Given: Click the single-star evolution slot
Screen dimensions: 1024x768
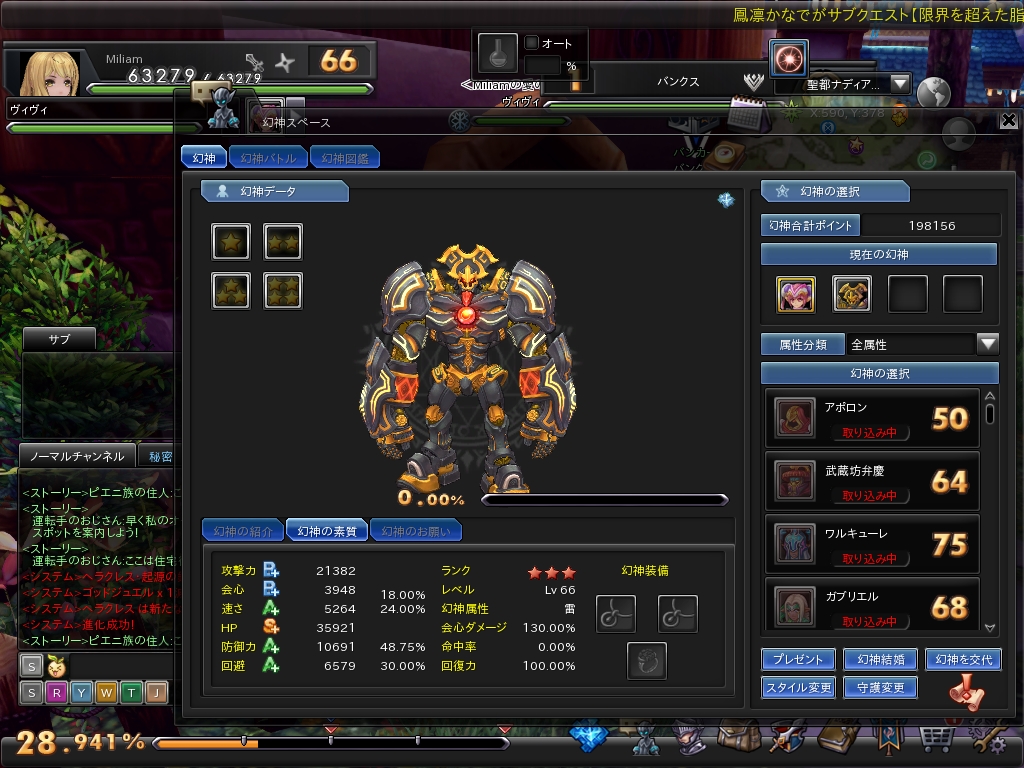Looking at the screenshot, I should coord(231,242).
